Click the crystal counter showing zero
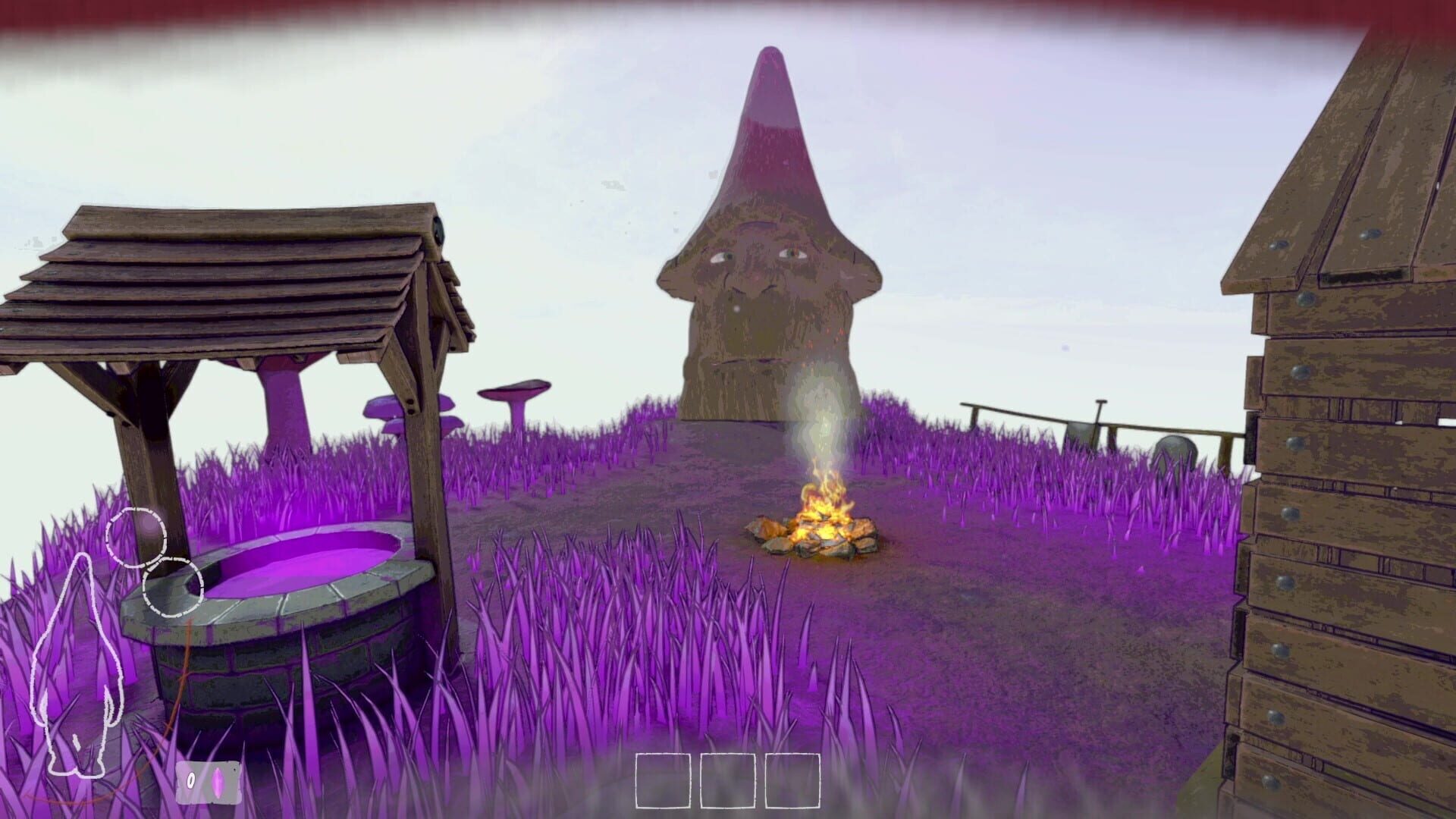1456x819 pixels. pos(191,780)
